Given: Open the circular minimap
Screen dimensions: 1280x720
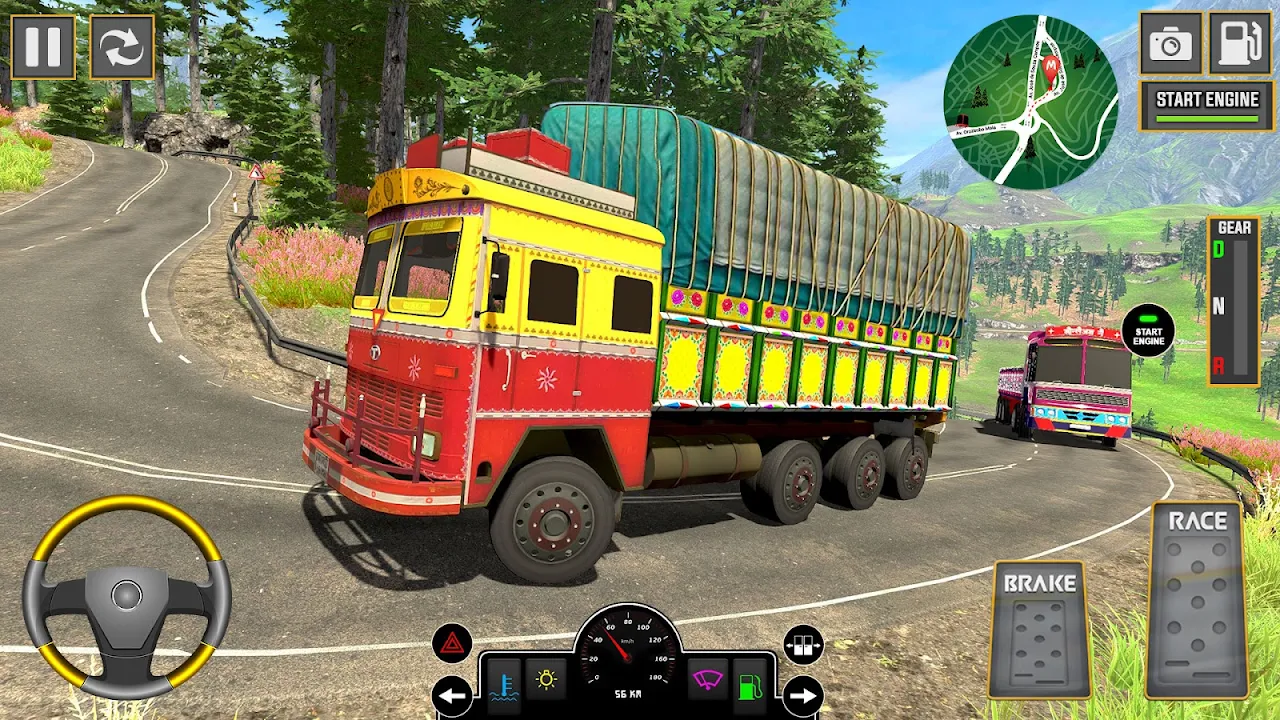Looking at the screenshot, I should pos(1030,101).
